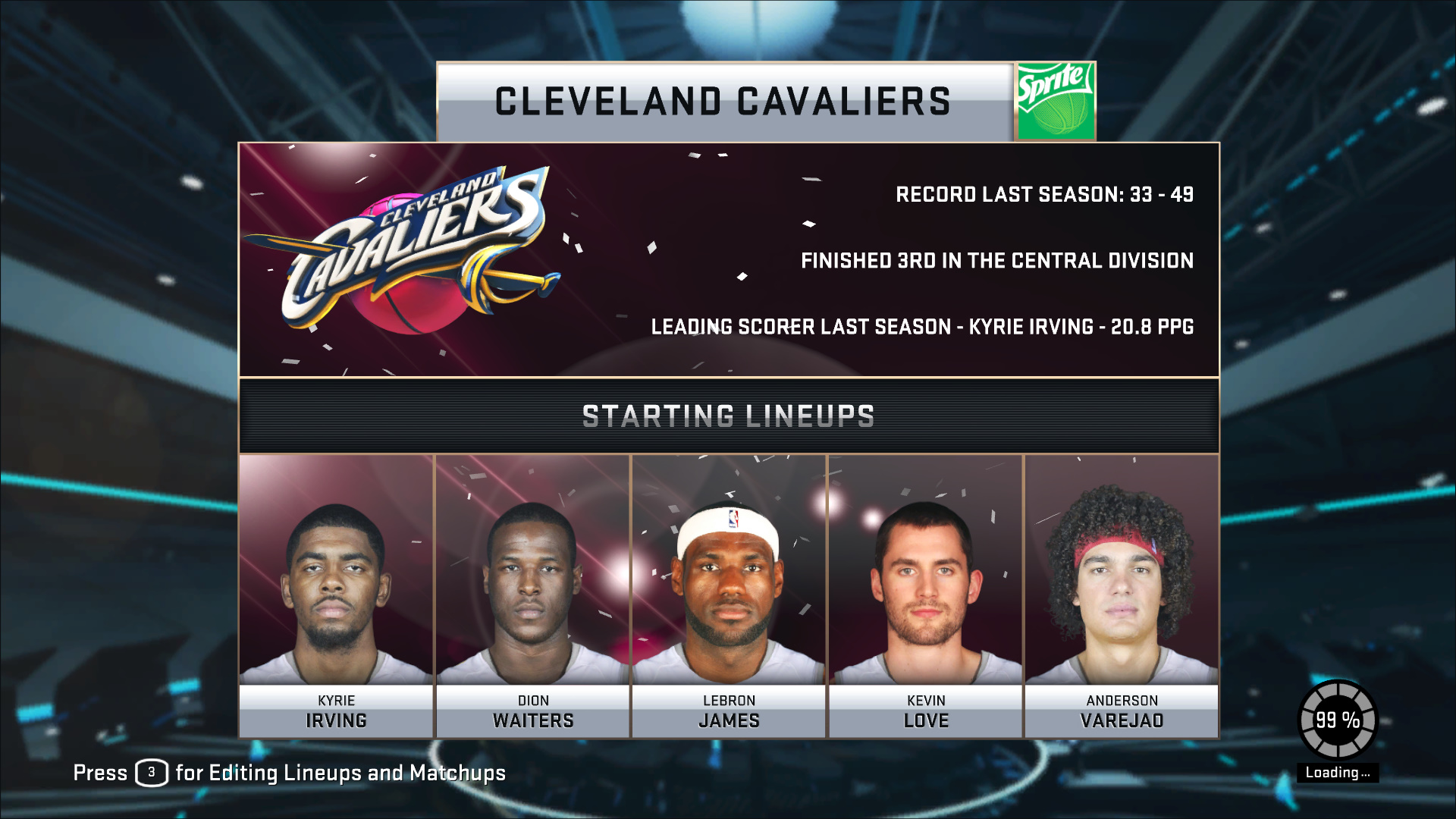Choose Dion Waiters in the starting lineup
The image size is (1456, 819).
532,596
